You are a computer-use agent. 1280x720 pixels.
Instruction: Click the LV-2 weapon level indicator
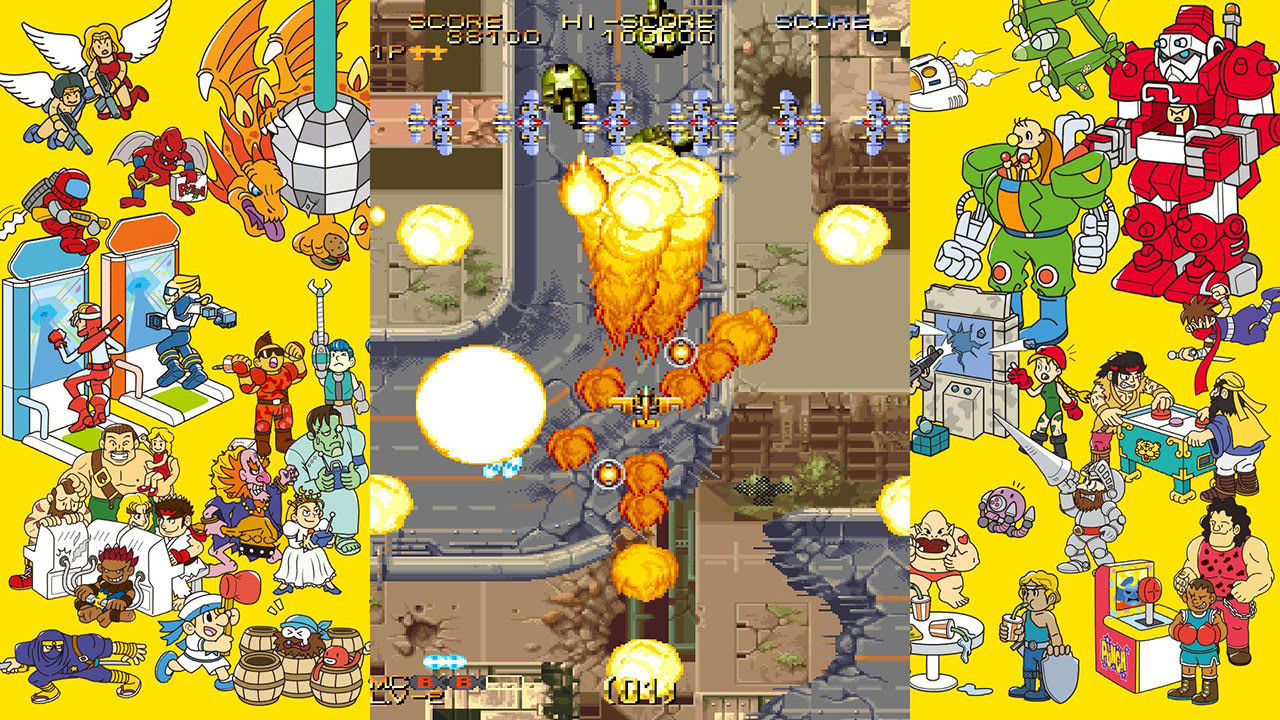pos(405,695)
